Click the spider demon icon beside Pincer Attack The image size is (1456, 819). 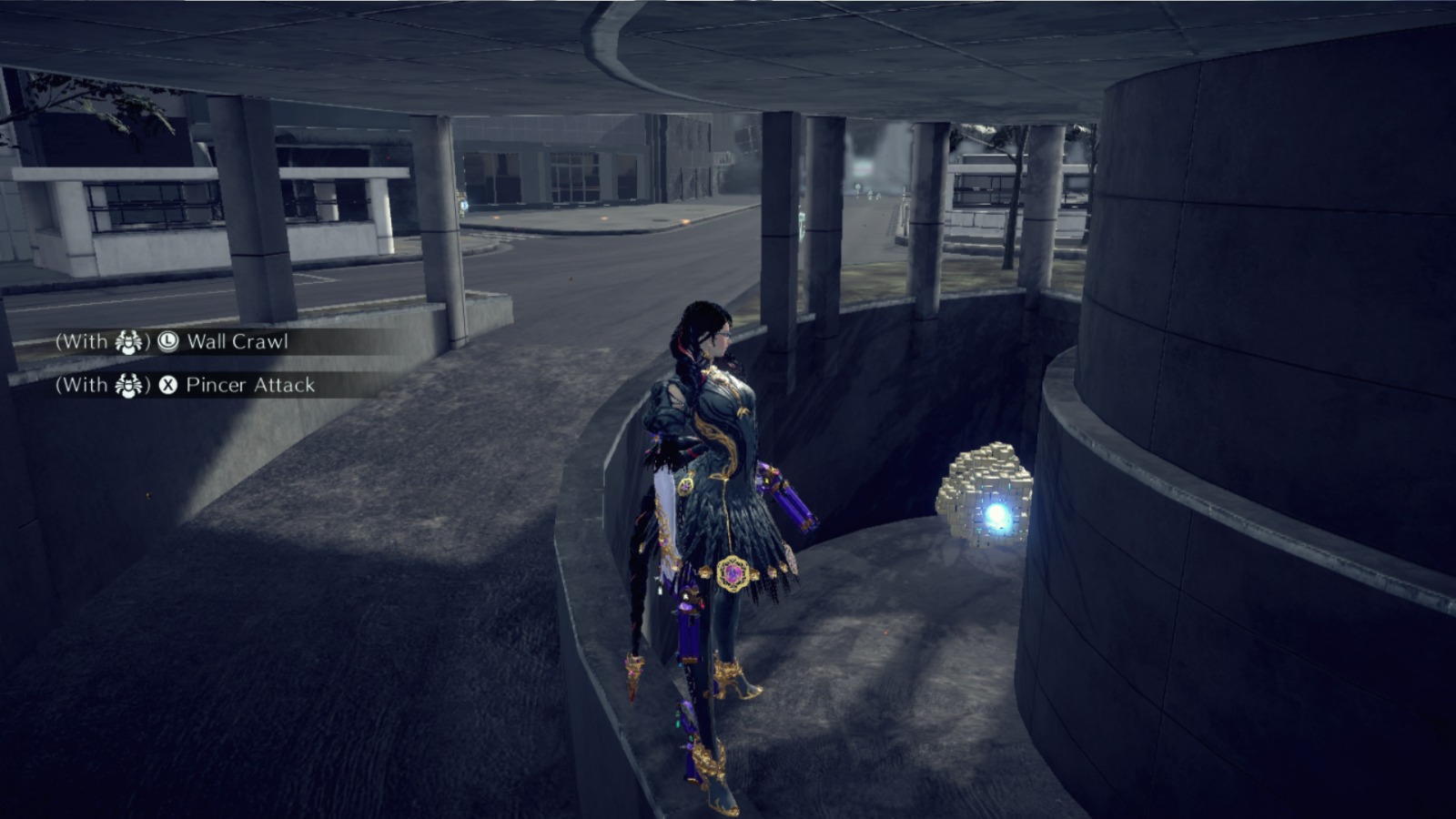(129, 386)
